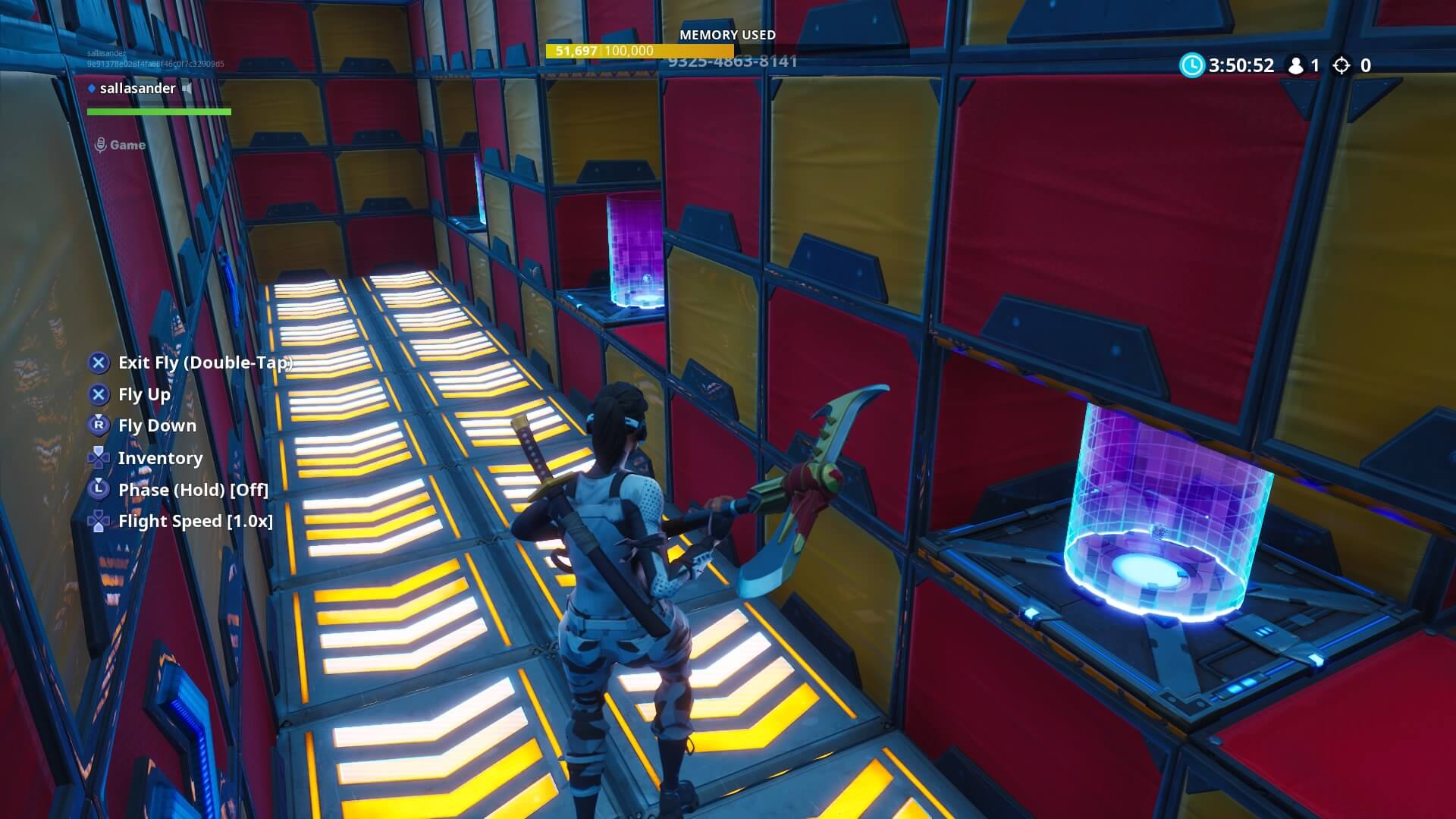Toggle Phase mode from Off to On
The width and height of the screenshot is (1456, 819).
pyautogui.click(x=192, y=490)
